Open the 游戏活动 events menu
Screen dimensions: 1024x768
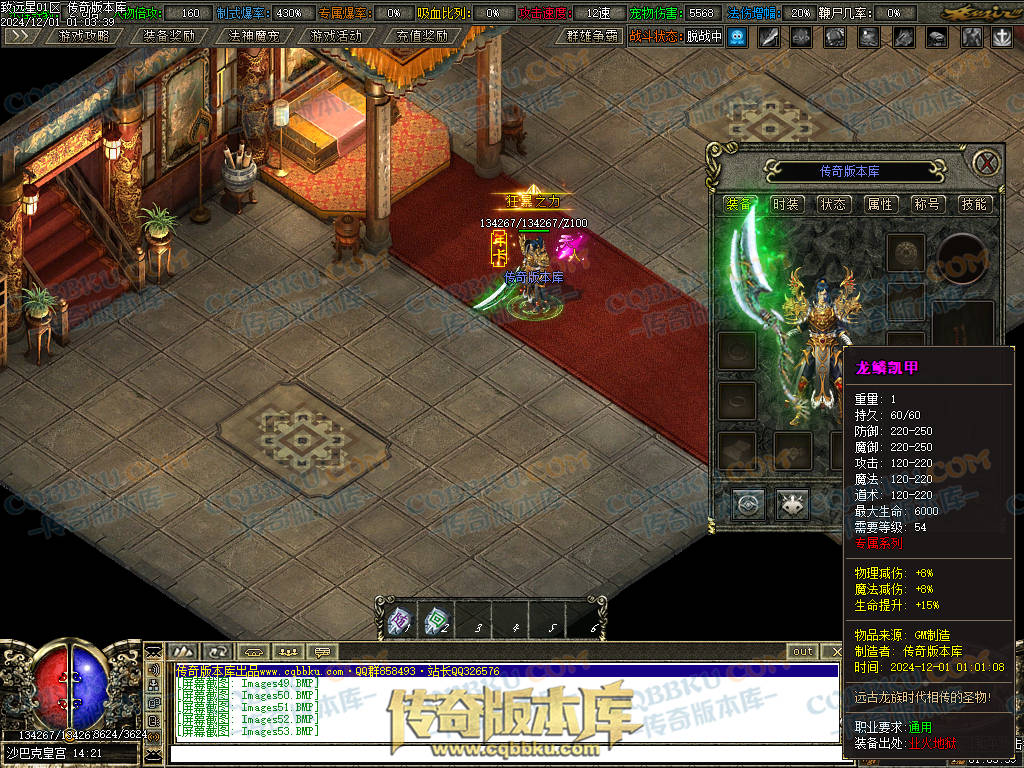(336, 36)
